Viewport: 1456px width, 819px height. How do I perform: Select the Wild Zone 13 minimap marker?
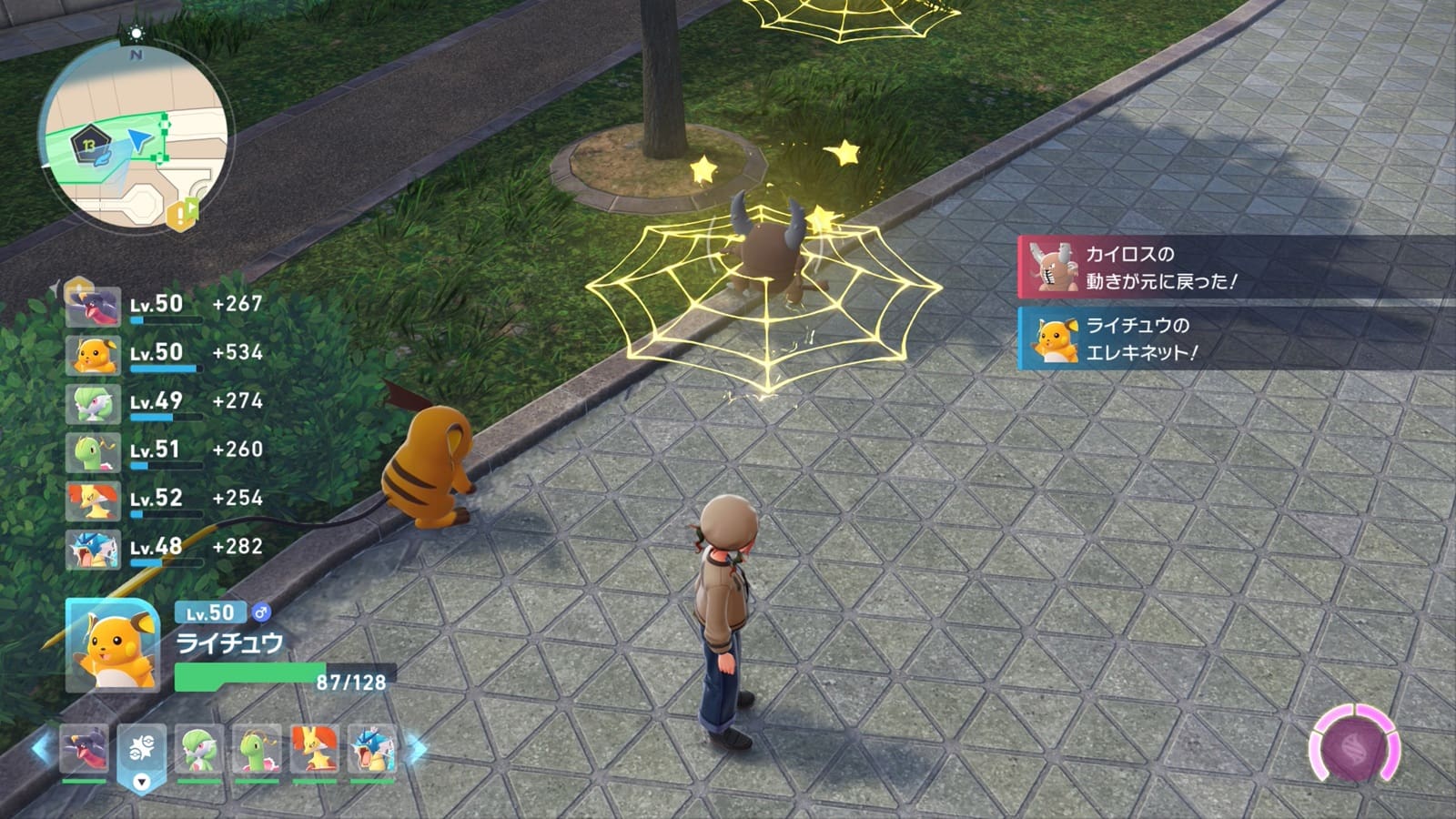pos(88,143)
